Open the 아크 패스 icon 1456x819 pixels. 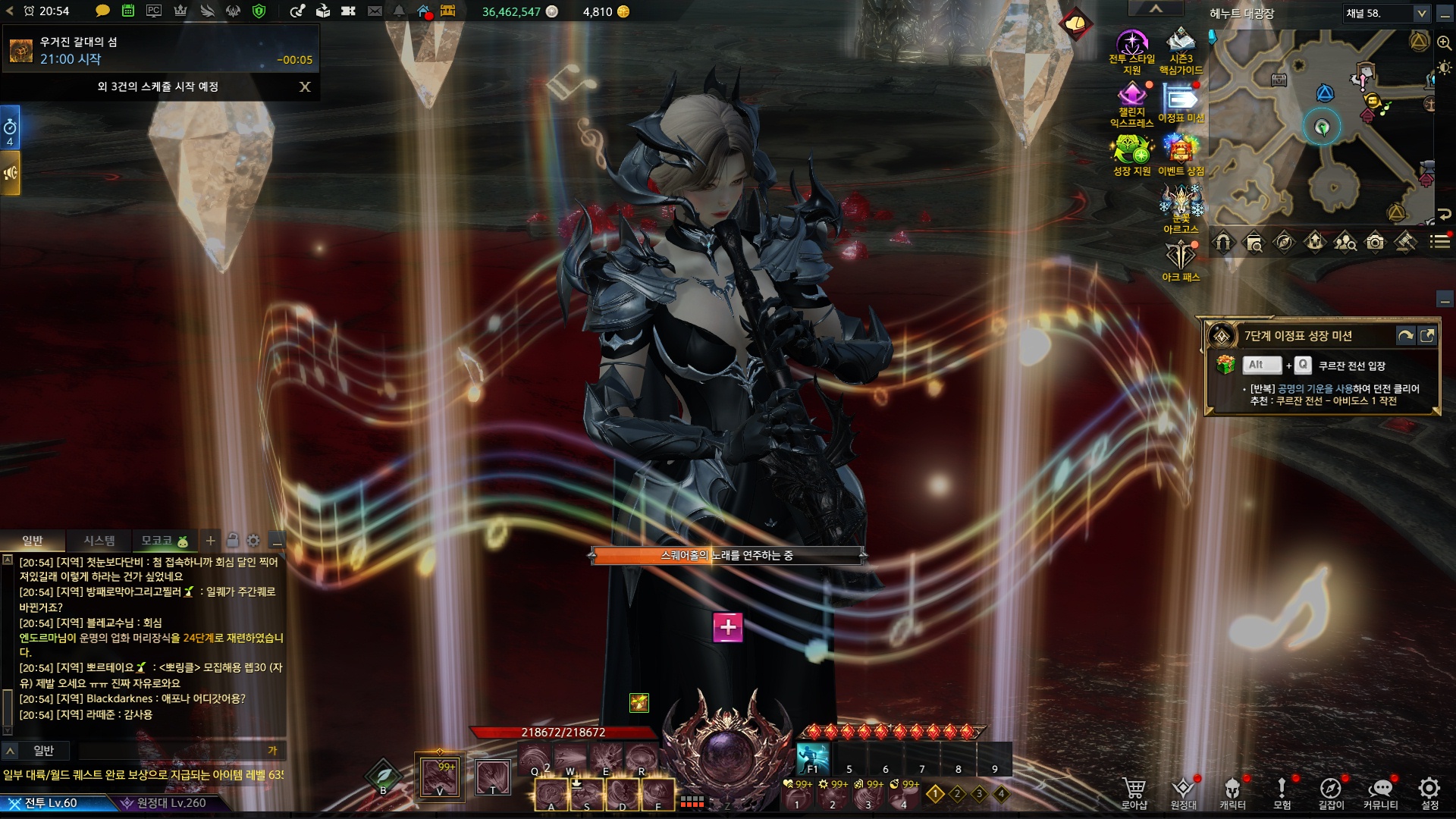tap(1181, 260)
